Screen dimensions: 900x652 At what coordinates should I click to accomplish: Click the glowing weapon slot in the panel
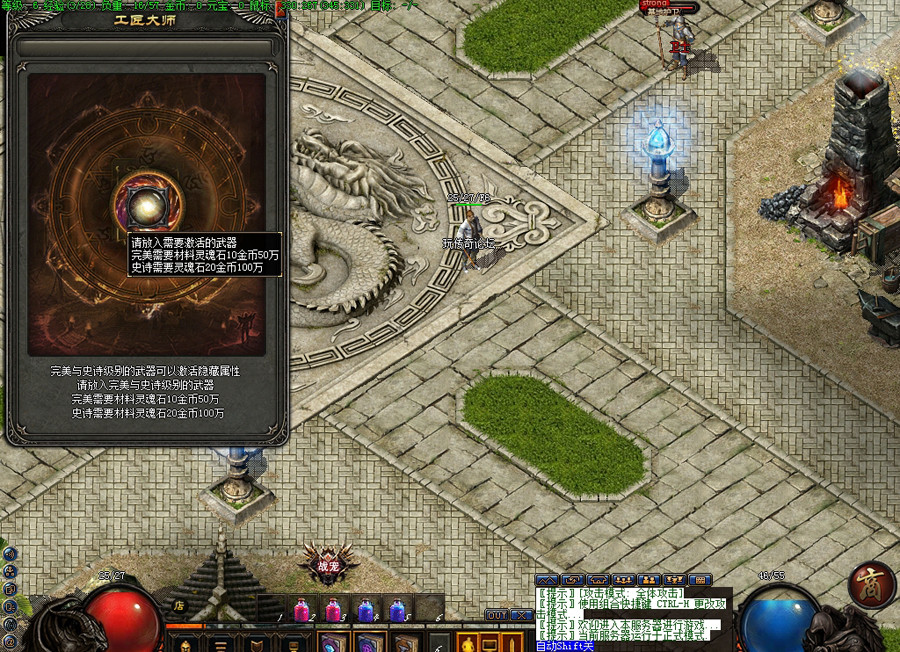tap(146, 203)
